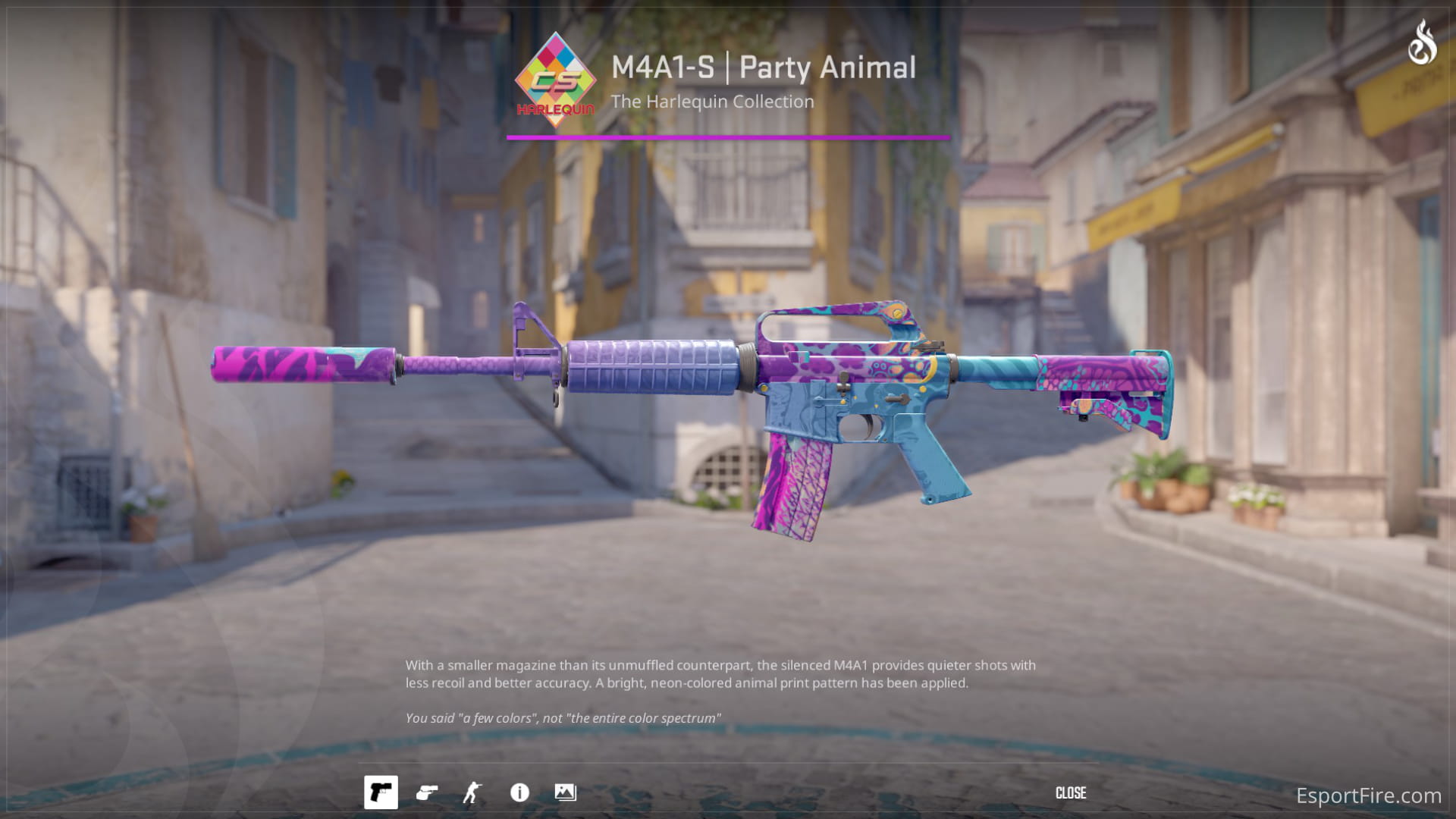The width and height of the screenshot is (1456, 819).
Task: Click the flavor text quote line
Action: (x=563, y=716)
